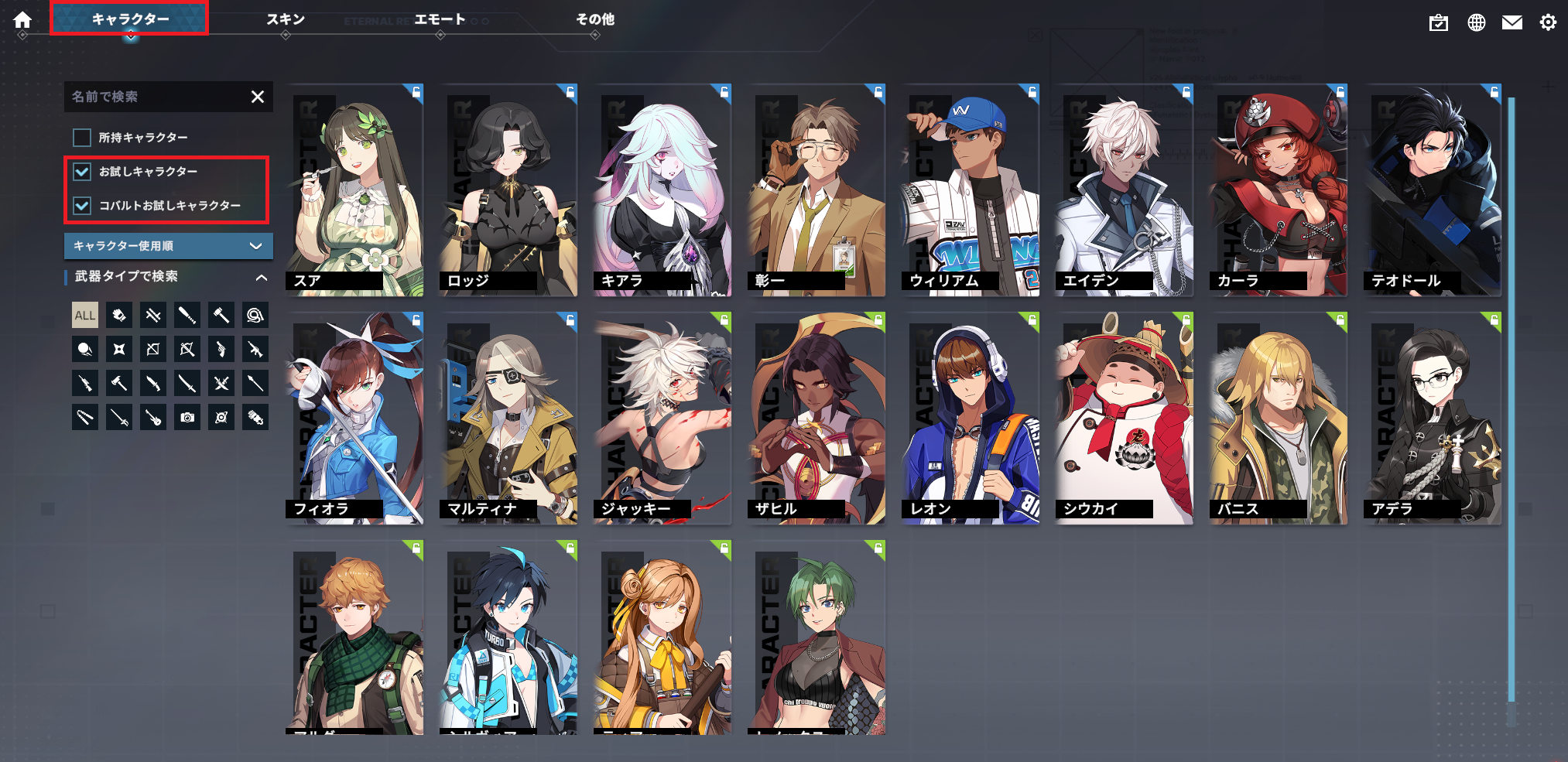Select the ALL weapon type filter
The height and width of the screenshot is (762, 1568).
[x=85, y=316]
